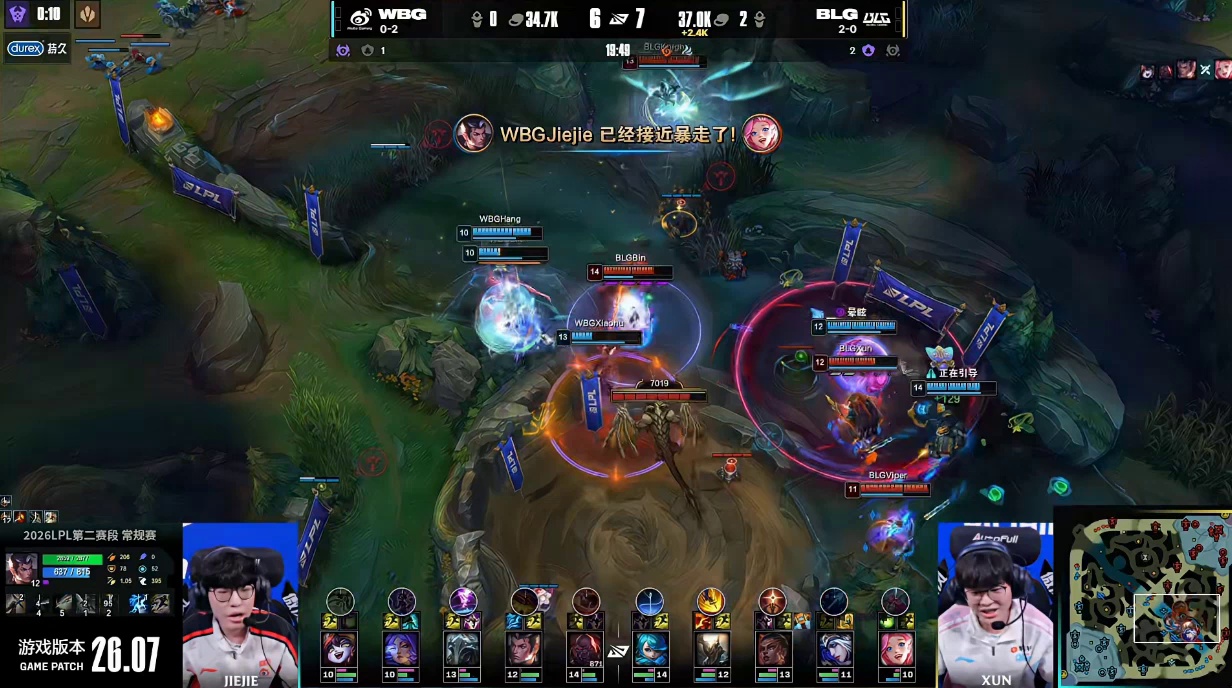The image size is (1232, 688).
Task: Click the Durex sponsor logo
Action: coord(25,48)
